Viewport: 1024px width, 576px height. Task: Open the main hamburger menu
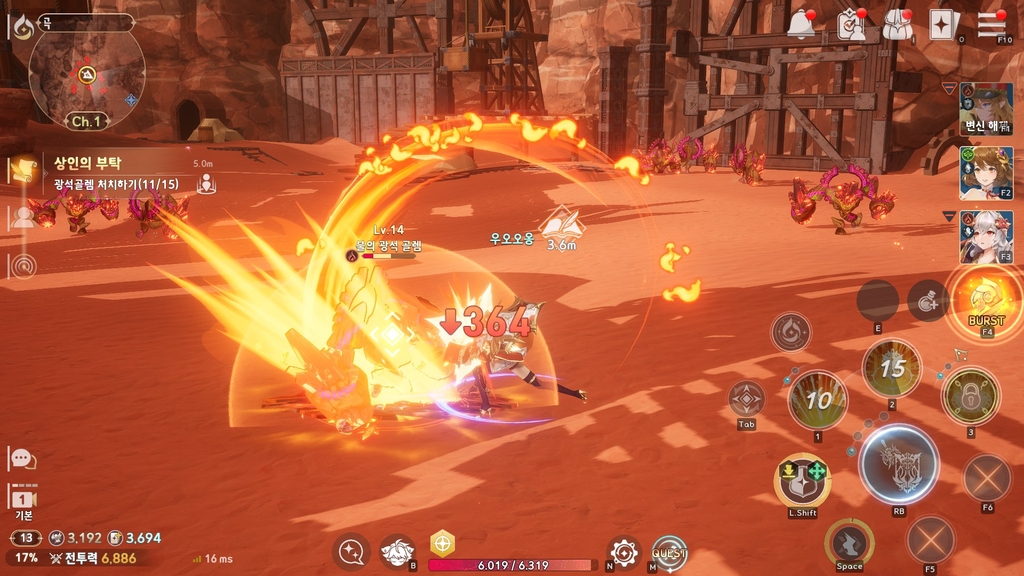click(991, 25)
